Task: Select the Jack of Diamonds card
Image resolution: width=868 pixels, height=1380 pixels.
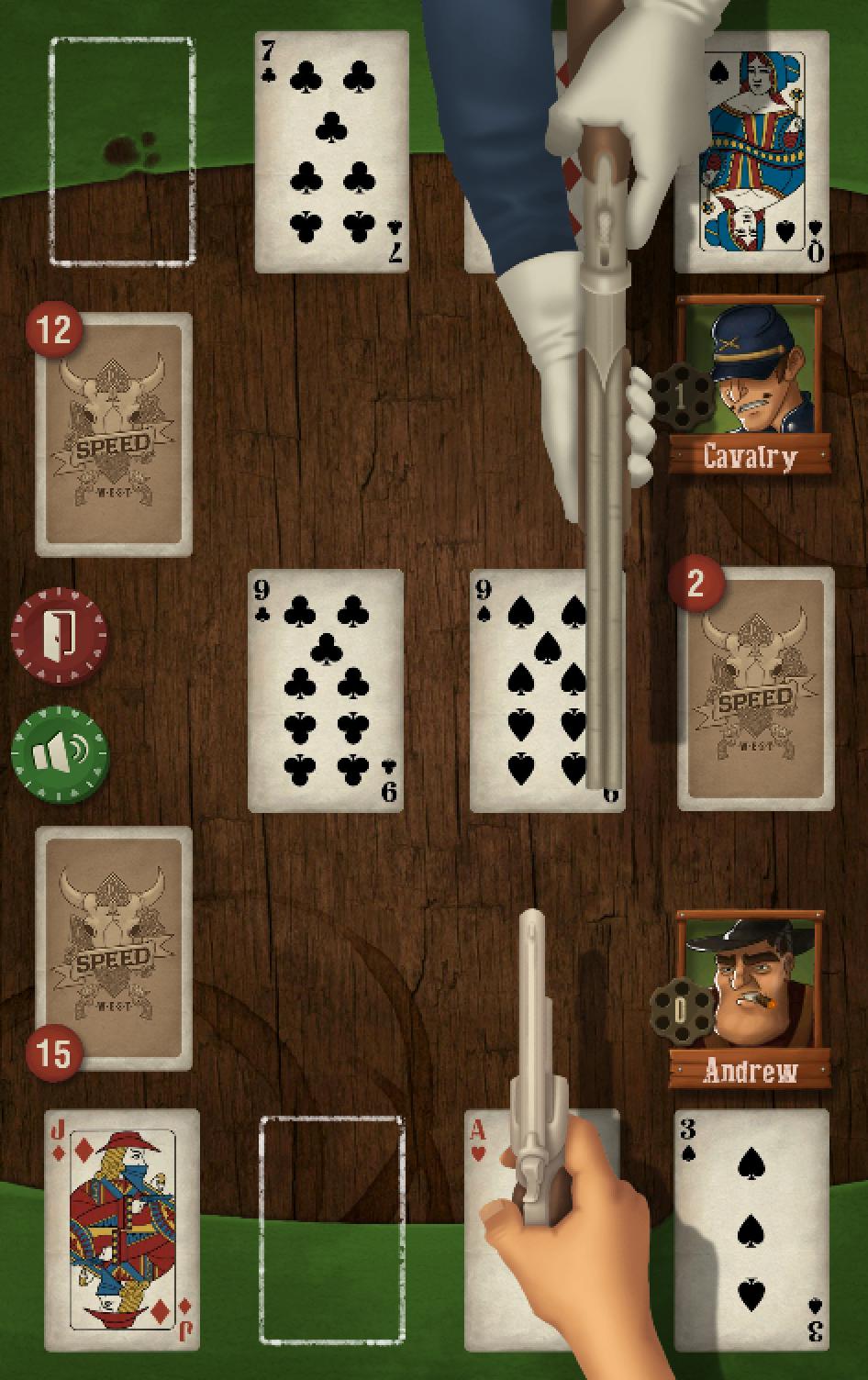Action: click(122, 1230)
